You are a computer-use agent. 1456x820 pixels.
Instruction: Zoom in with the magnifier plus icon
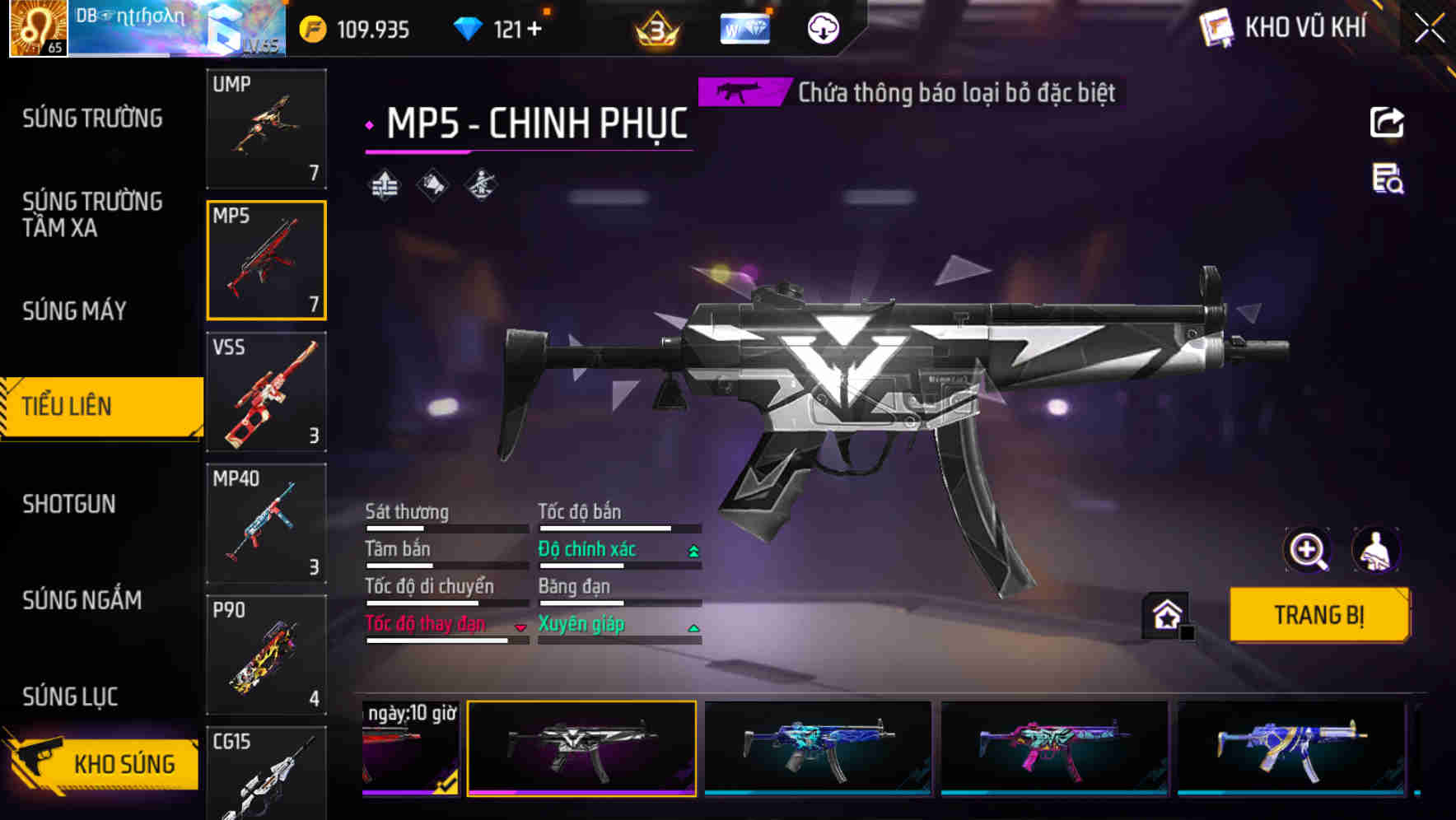click(x=1307, y=550)
